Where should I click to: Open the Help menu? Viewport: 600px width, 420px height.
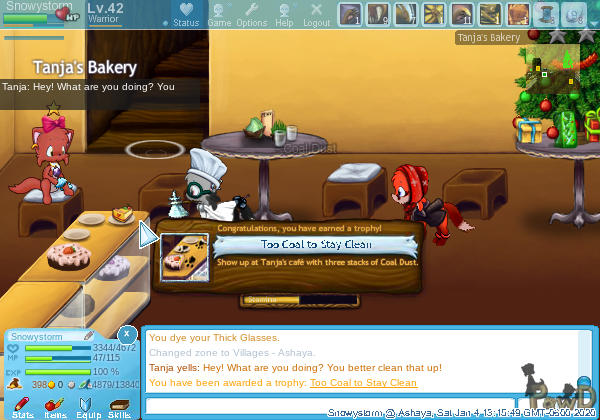tap(284, 15)
